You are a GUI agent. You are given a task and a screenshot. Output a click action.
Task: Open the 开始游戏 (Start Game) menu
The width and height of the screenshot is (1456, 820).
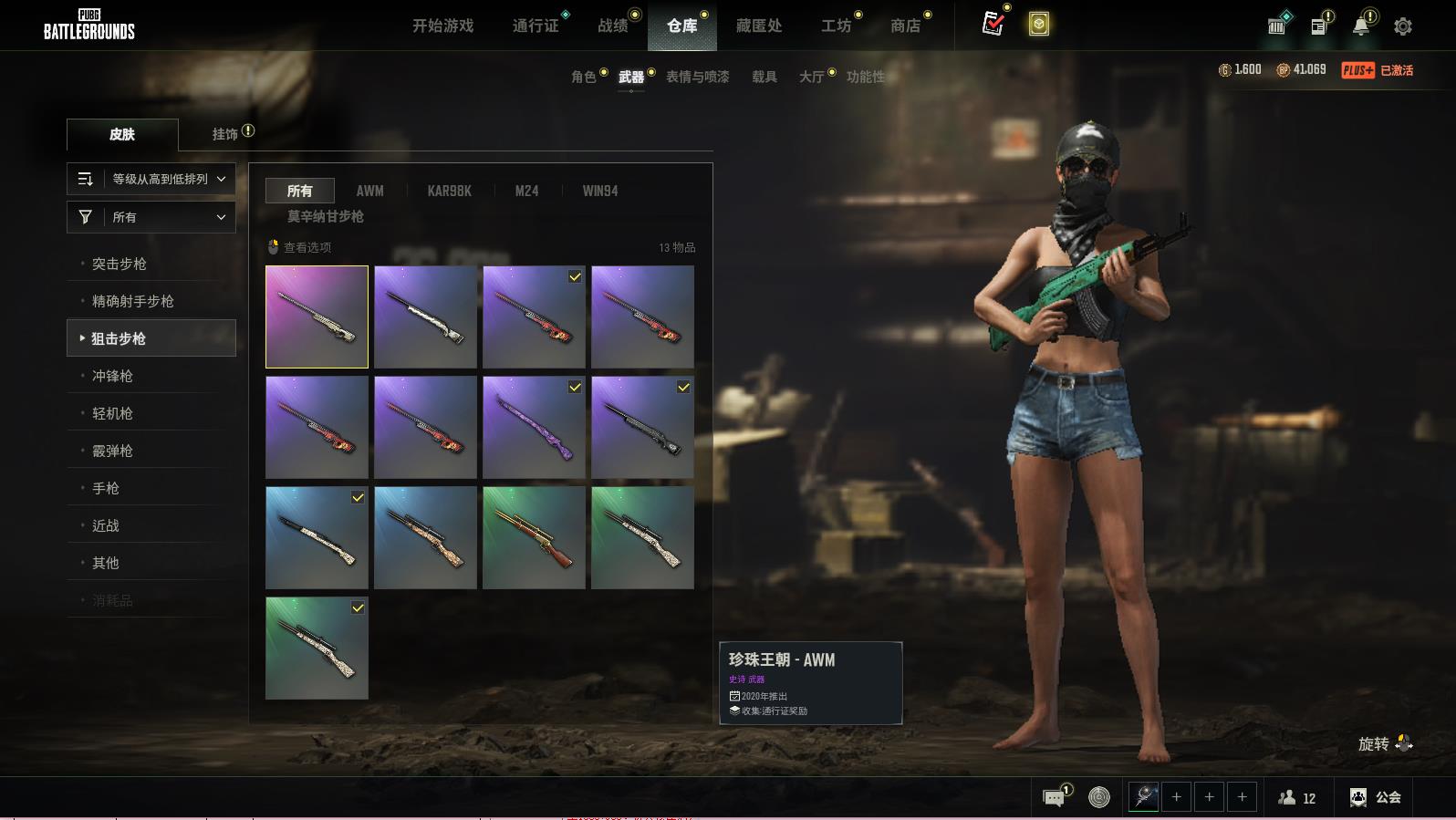[442, 26]
